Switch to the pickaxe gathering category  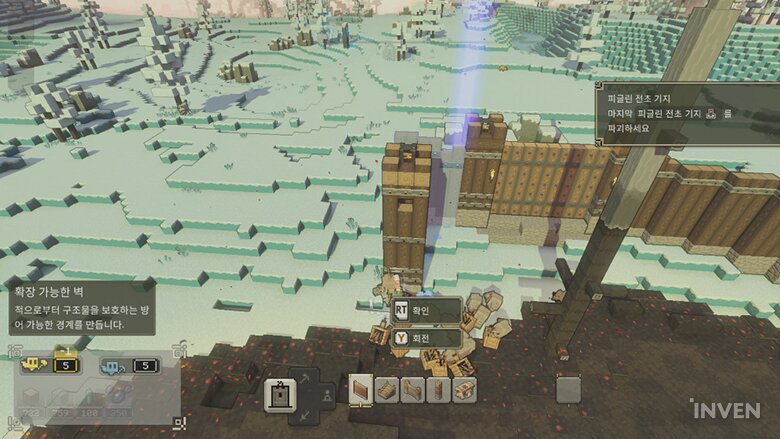pos(305,377)
